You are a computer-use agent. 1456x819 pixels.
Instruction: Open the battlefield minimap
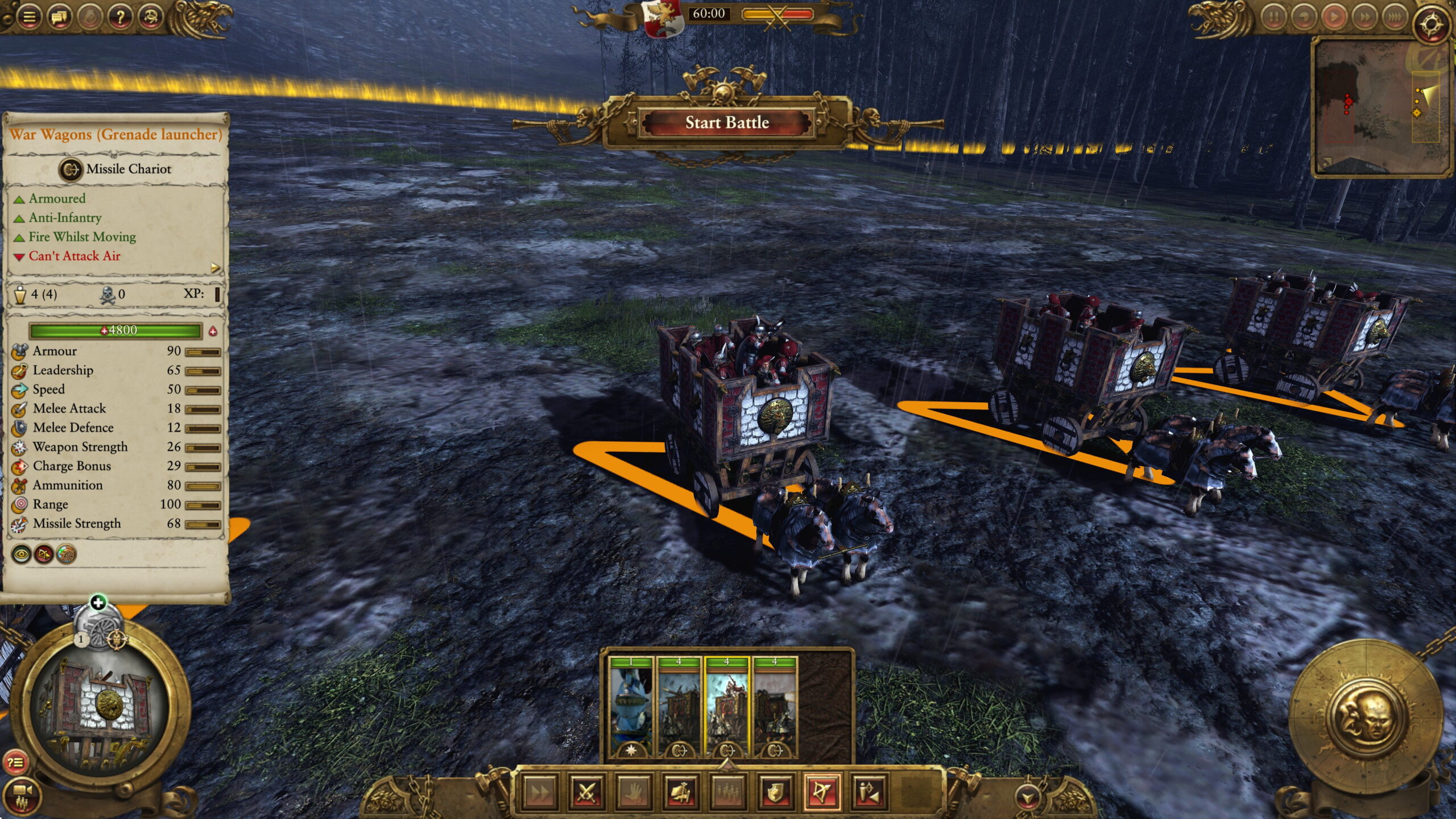tap(1382, 108)
